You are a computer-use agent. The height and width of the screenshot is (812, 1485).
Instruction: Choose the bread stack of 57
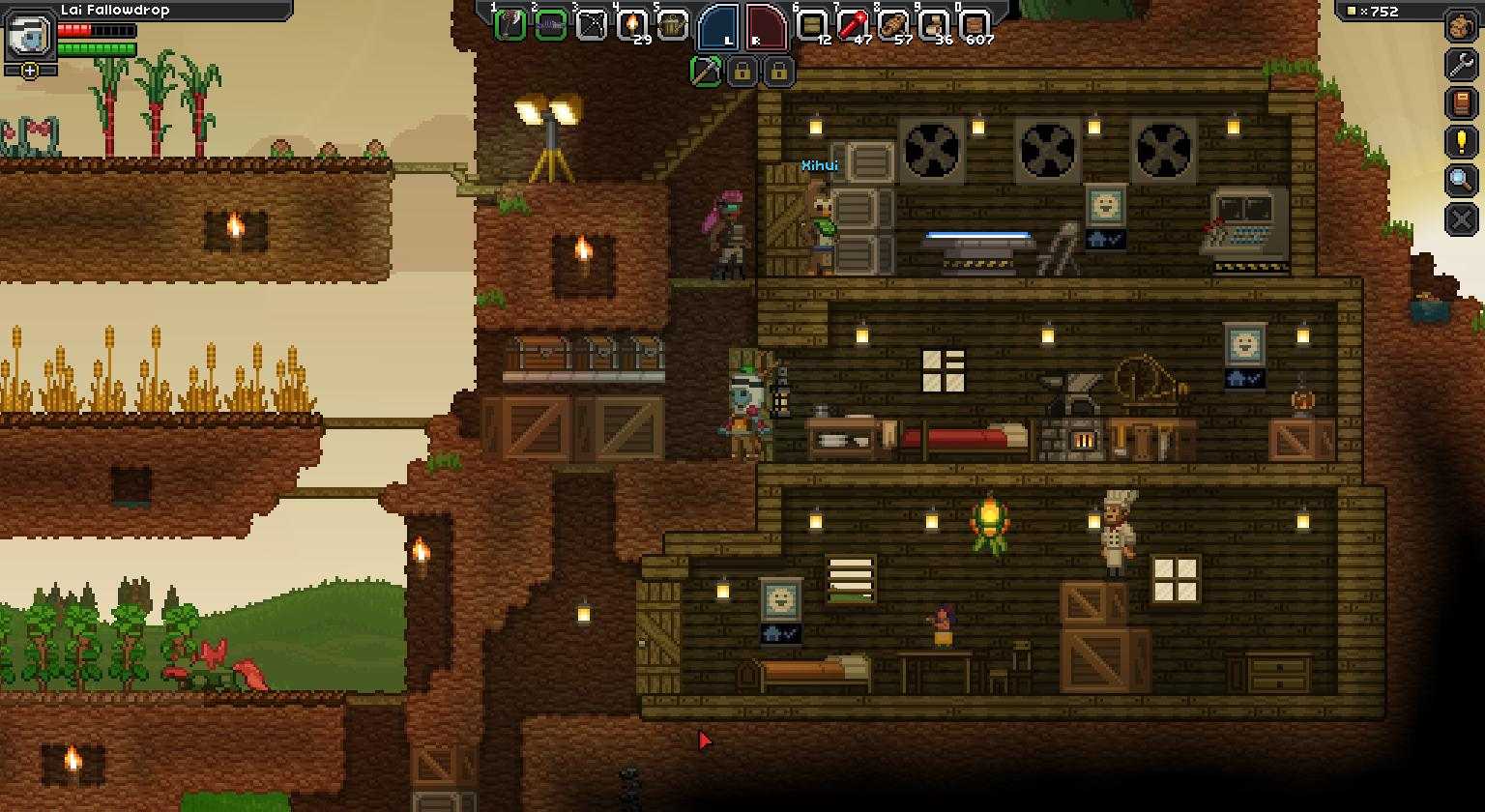[x=893, y=24]
